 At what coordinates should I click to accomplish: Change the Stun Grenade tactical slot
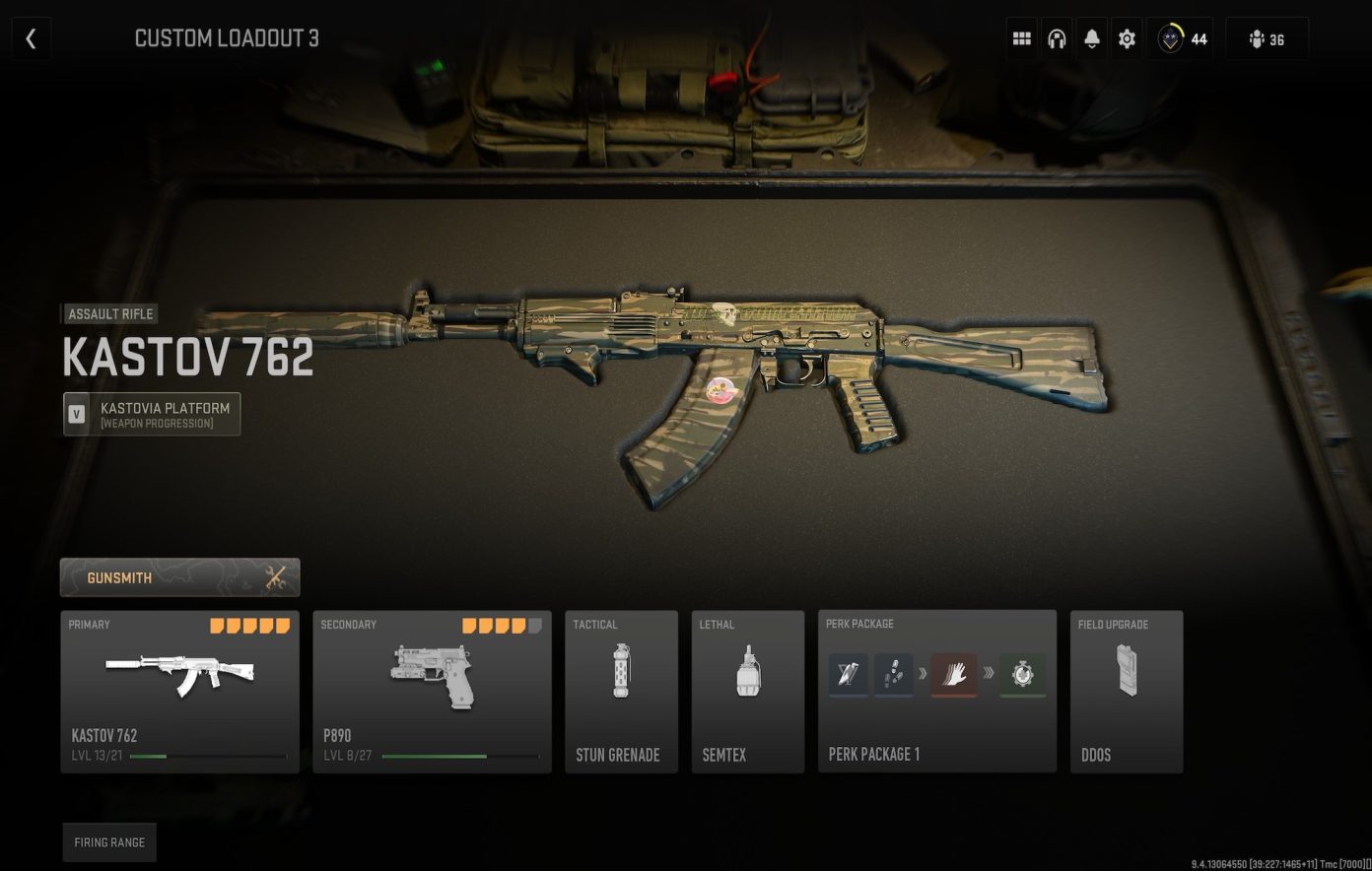click(621, 690)
